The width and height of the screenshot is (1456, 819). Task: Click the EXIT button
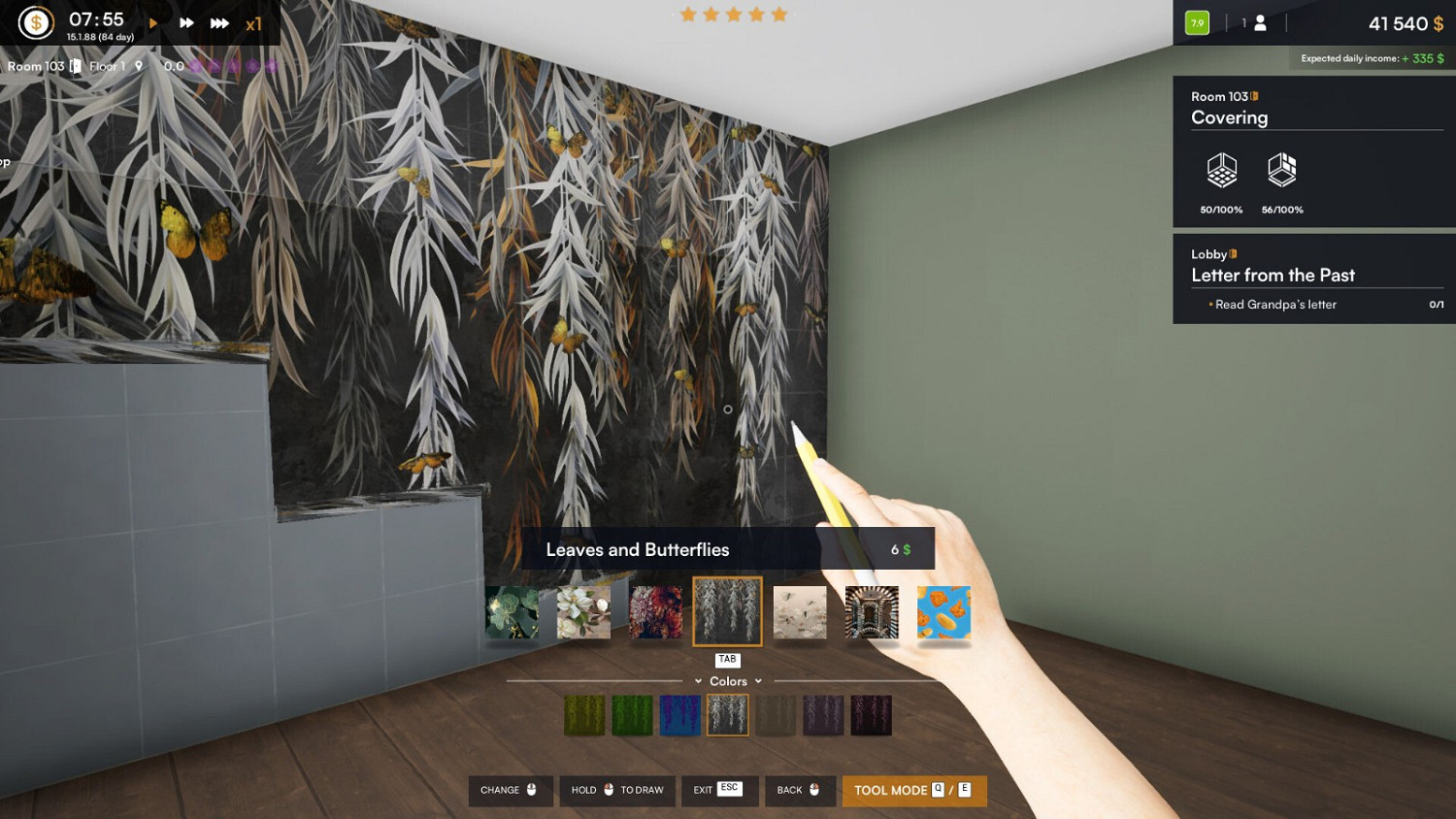[x=718, y=790]
